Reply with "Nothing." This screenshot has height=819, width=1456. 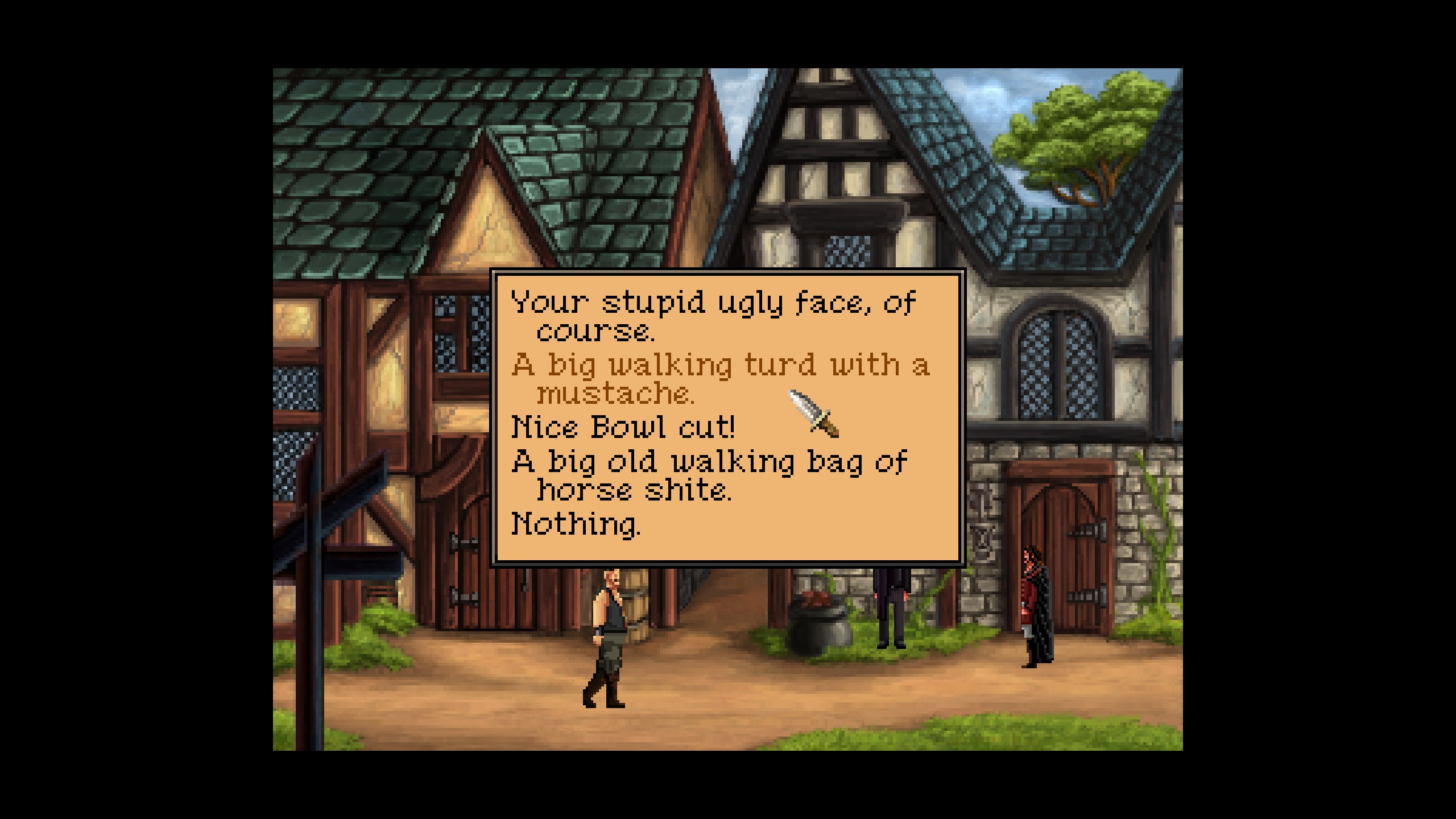576,524
